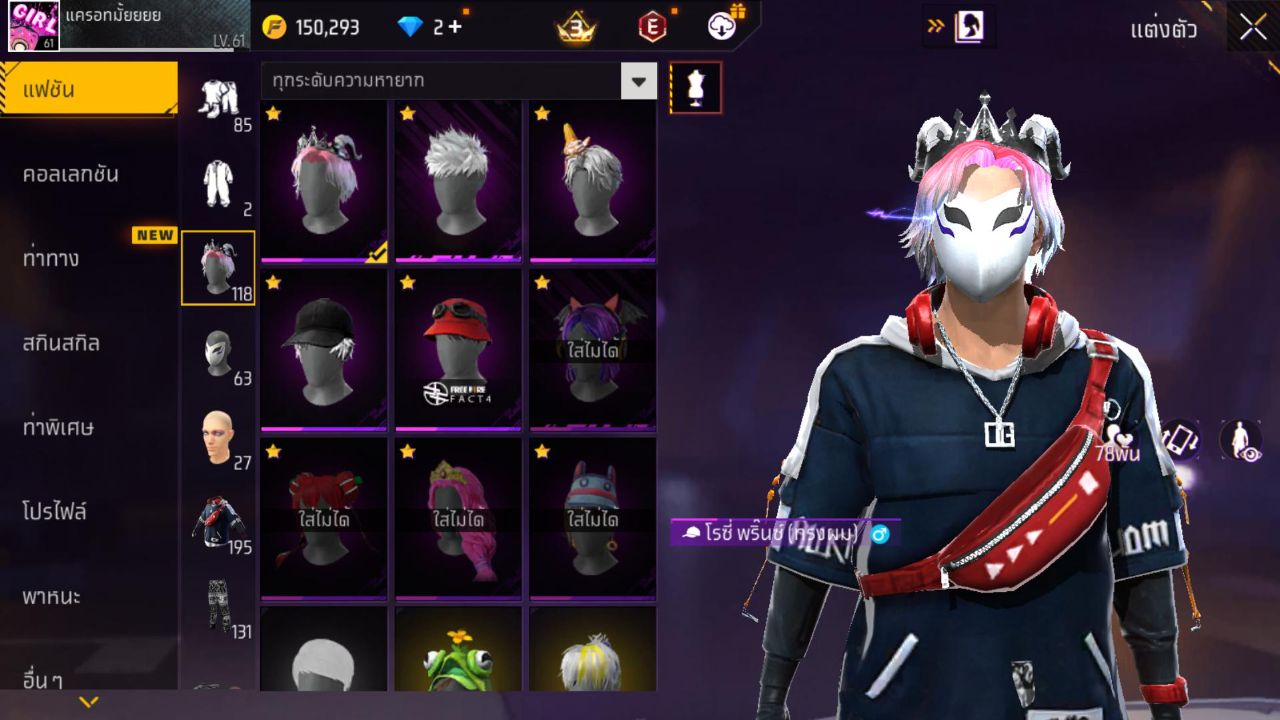Screen dimensions: 1280x720
Task: Open the jackets category showing 195 items
Action: [x=218, y=520]
